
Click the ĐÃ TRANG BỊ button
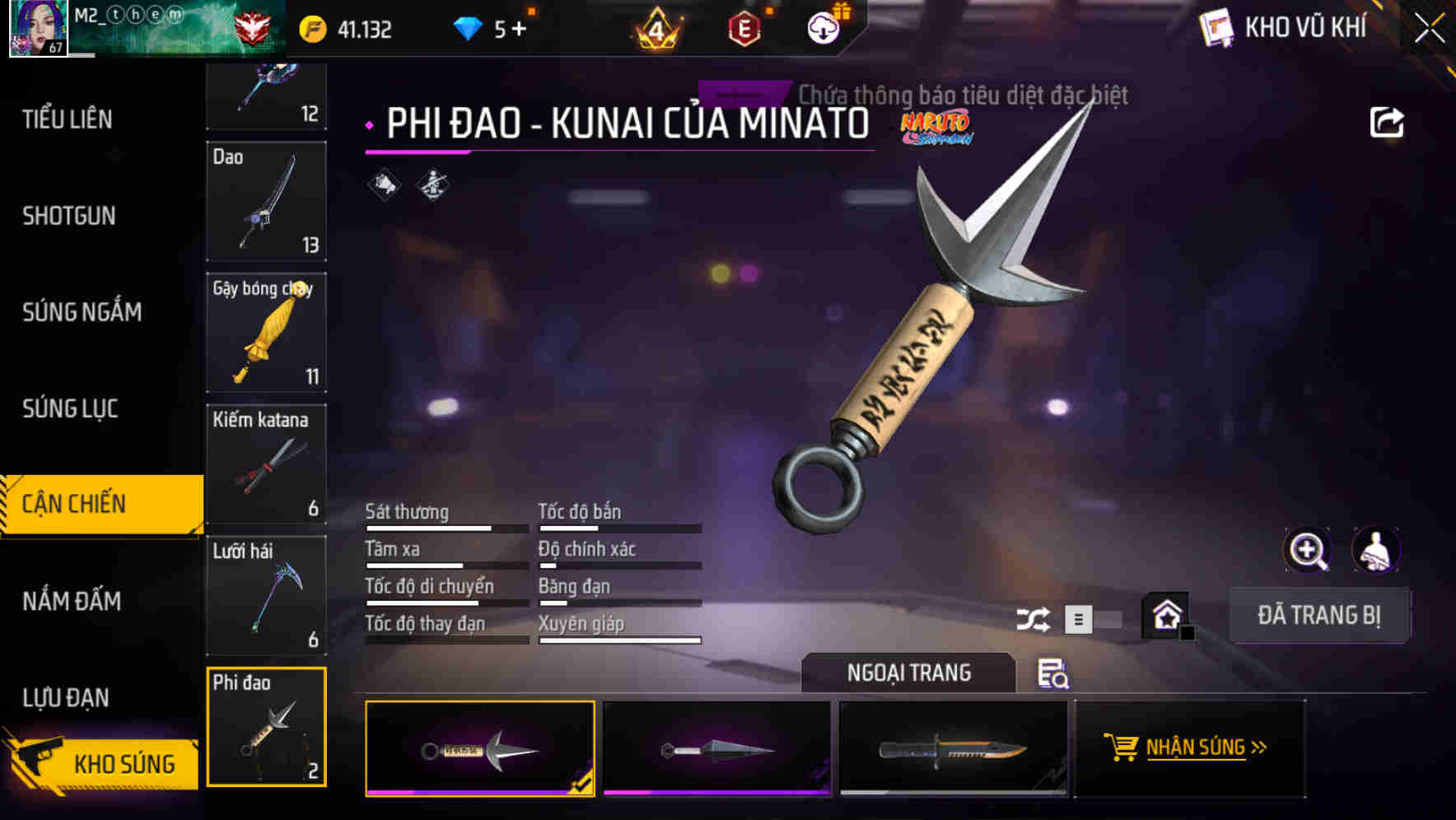point(1319,615)
